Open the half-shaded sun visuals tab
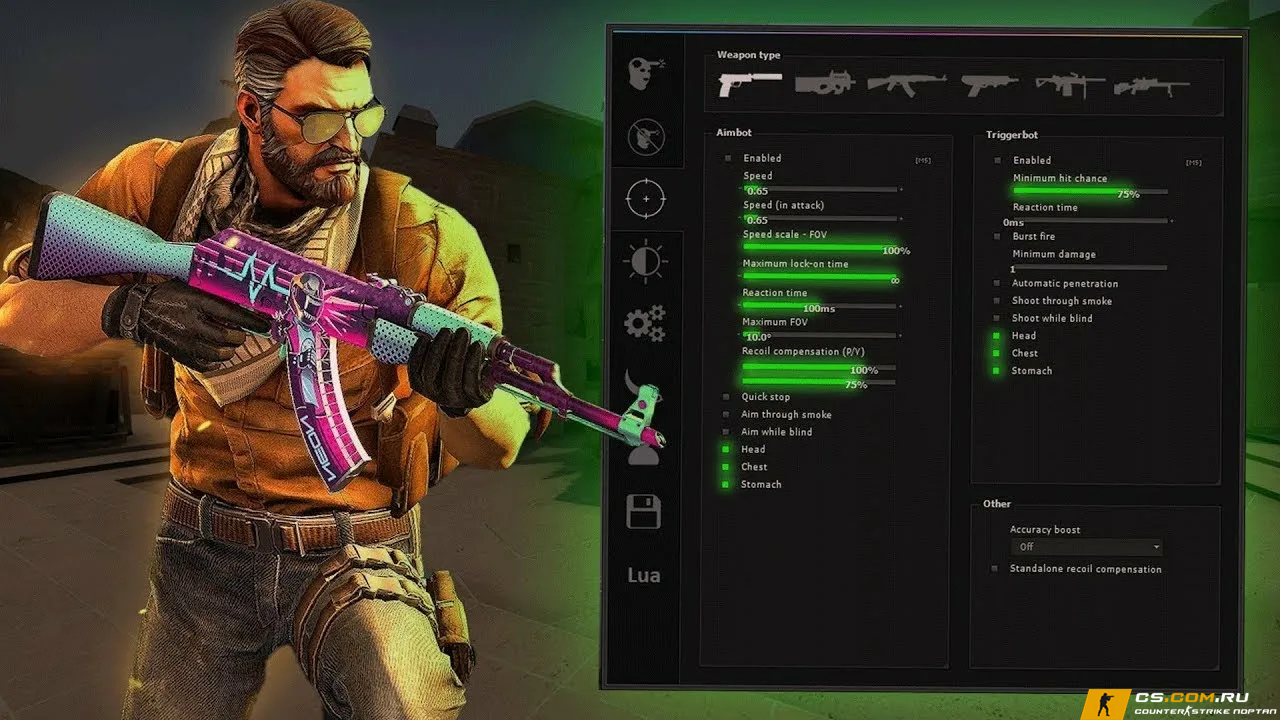Screen dimensions: 1280x720 point(645,261)
